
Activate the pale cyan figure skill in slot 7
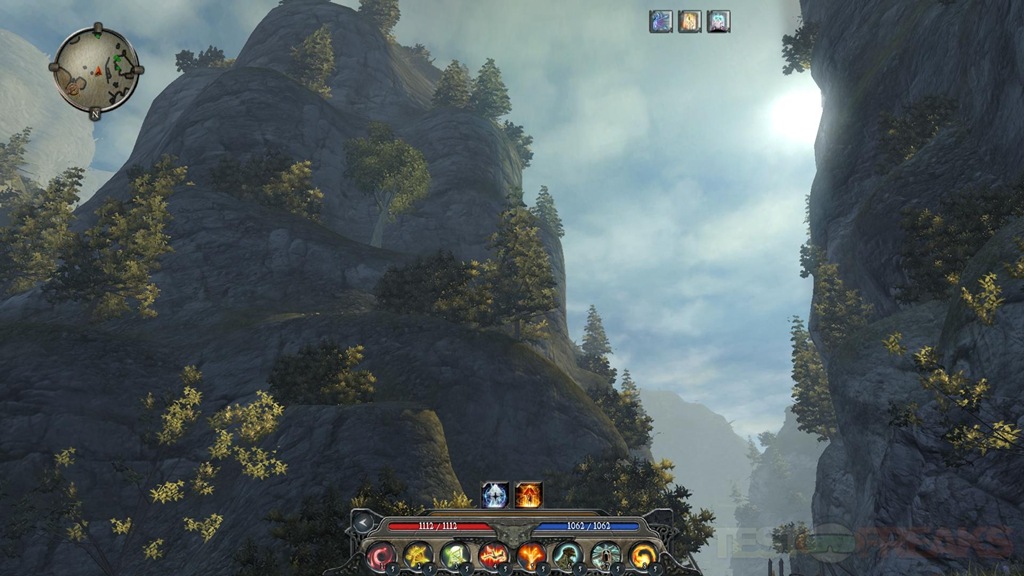tap(606, 555)
